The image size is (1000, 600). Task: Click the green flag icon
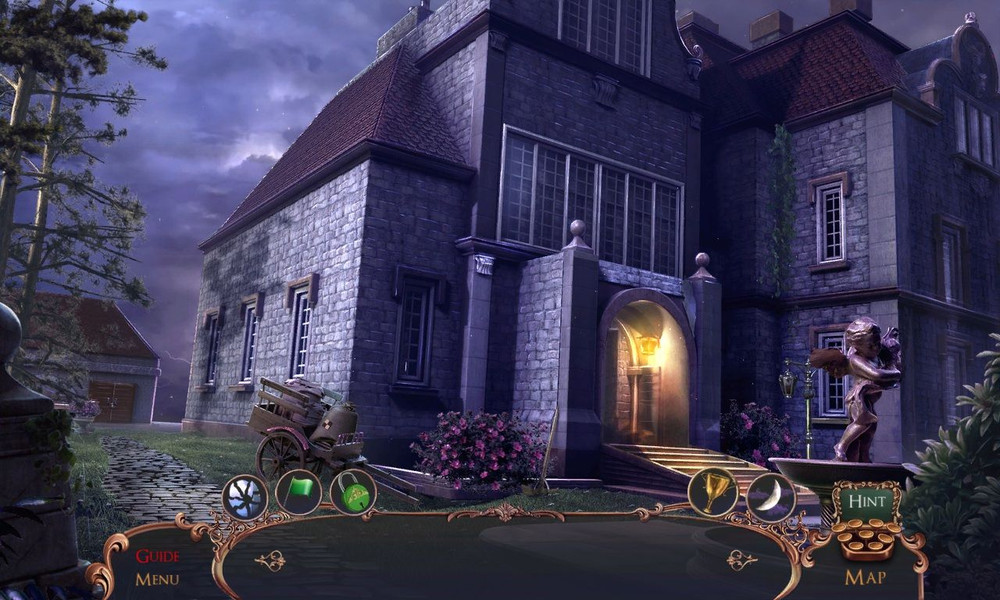[x=299, y=493]
